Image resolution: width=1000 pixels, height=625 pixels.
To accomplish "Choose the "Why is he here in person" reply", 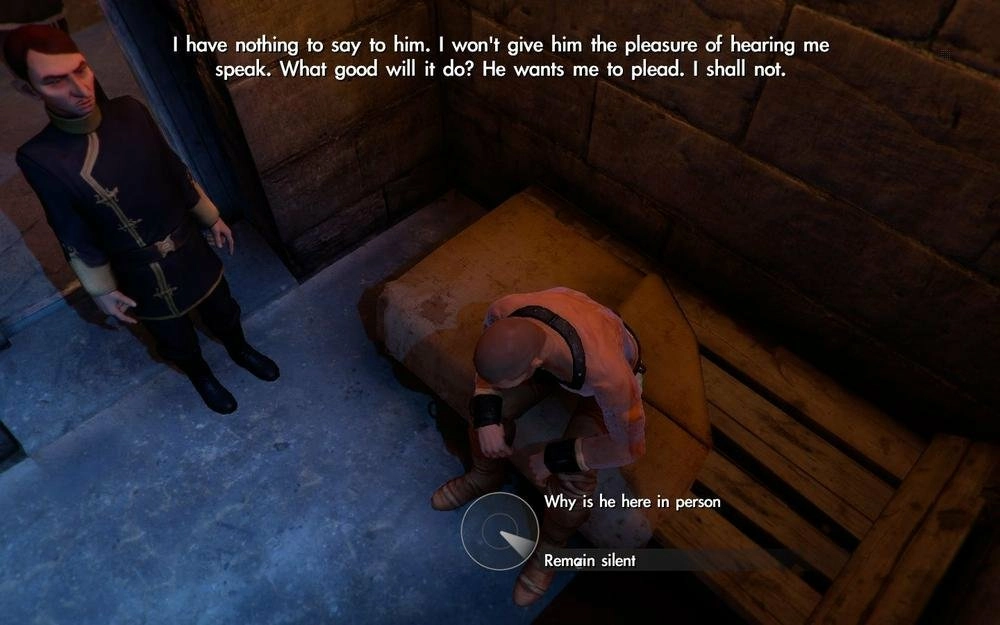I will pos(631,502).
